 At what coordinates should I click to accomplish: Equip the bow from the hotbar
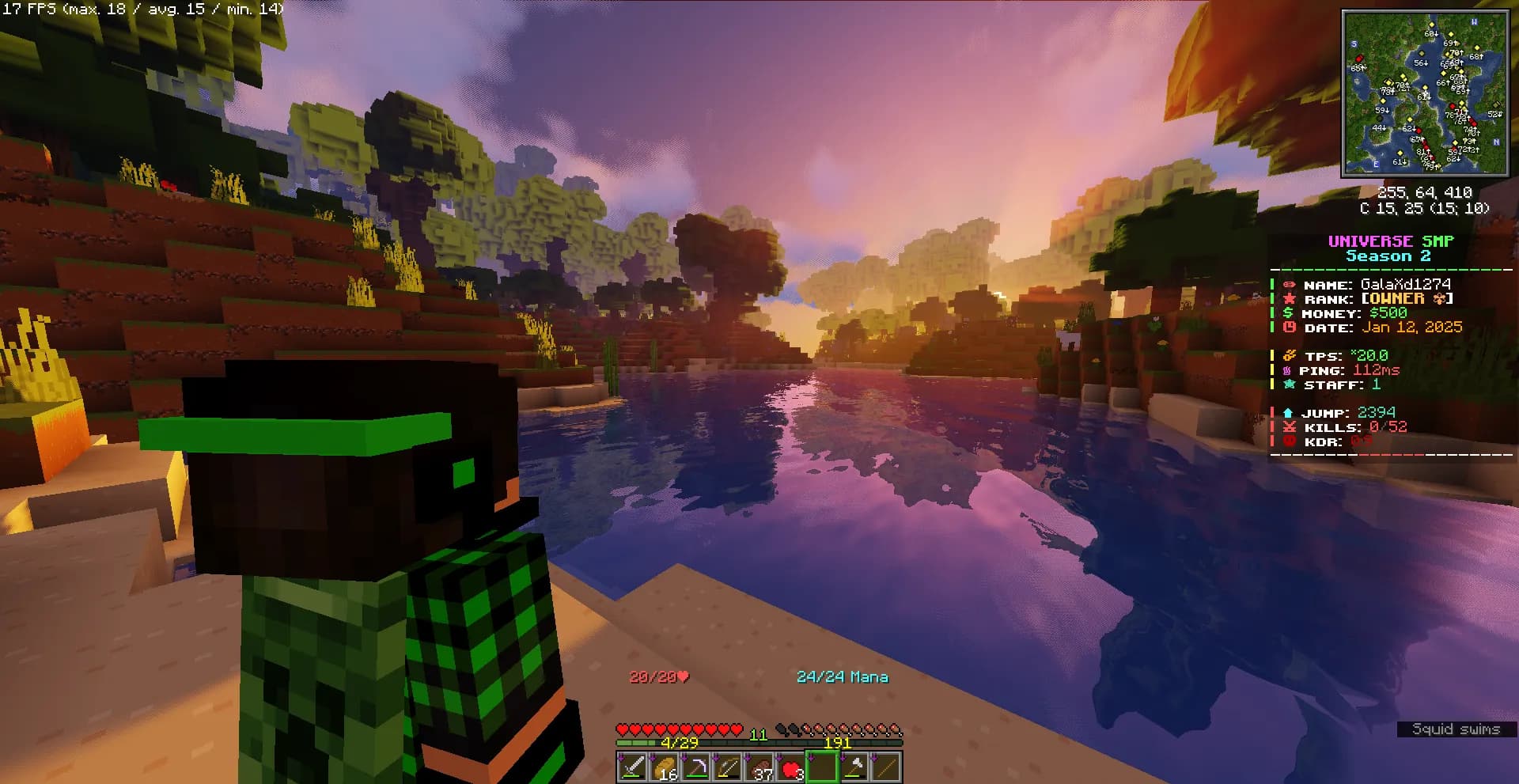pos(727,767)
